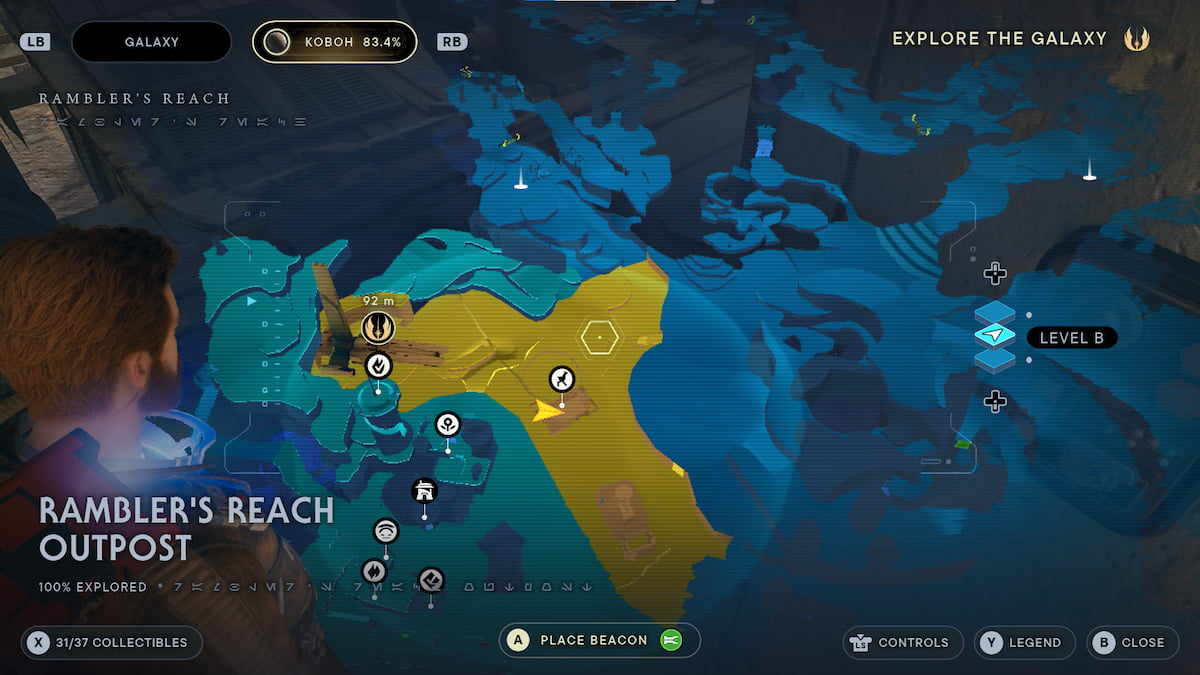Click the yellow player arrow on the map
This screenshot has height=675, width=1200.
(545, 410)
